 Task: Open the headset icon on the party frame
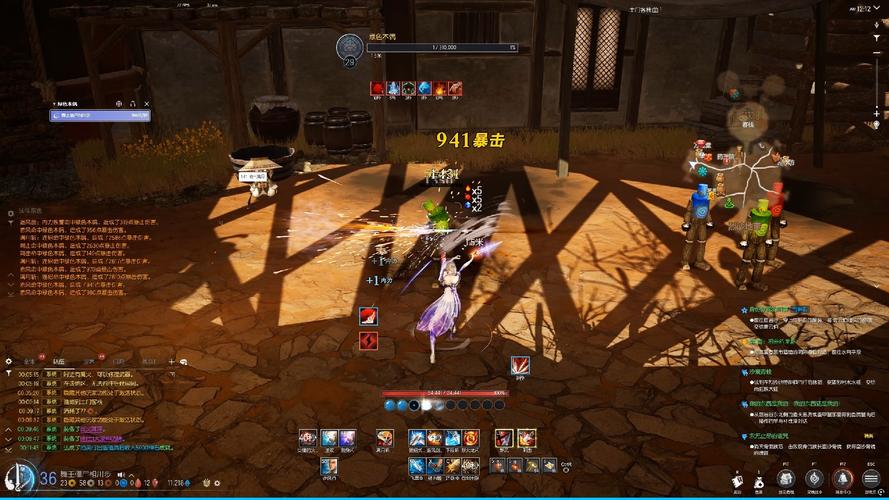click(132, 103)
